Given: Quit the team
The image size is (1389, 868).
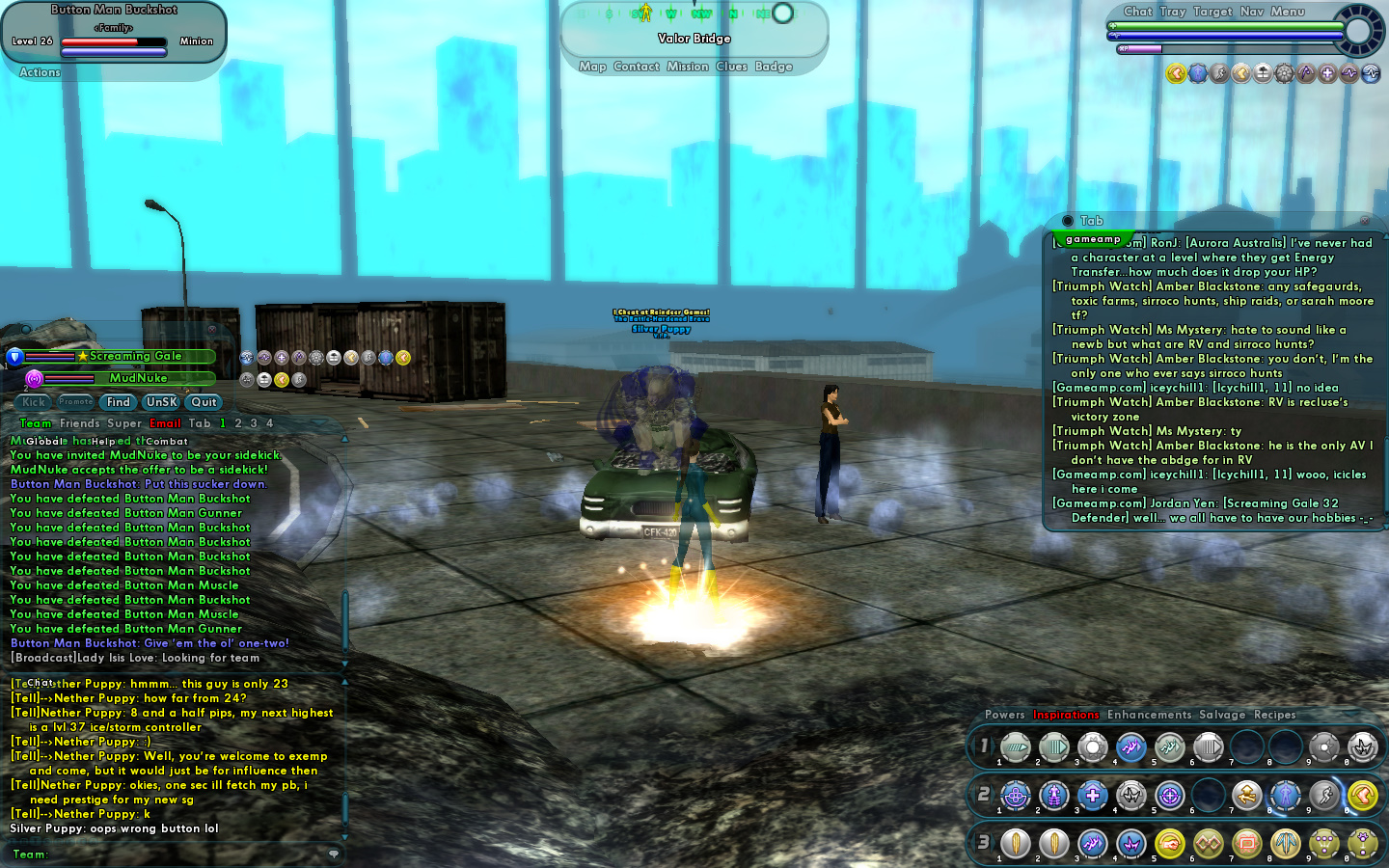Looking at the screenshot, I should (204, 402).
